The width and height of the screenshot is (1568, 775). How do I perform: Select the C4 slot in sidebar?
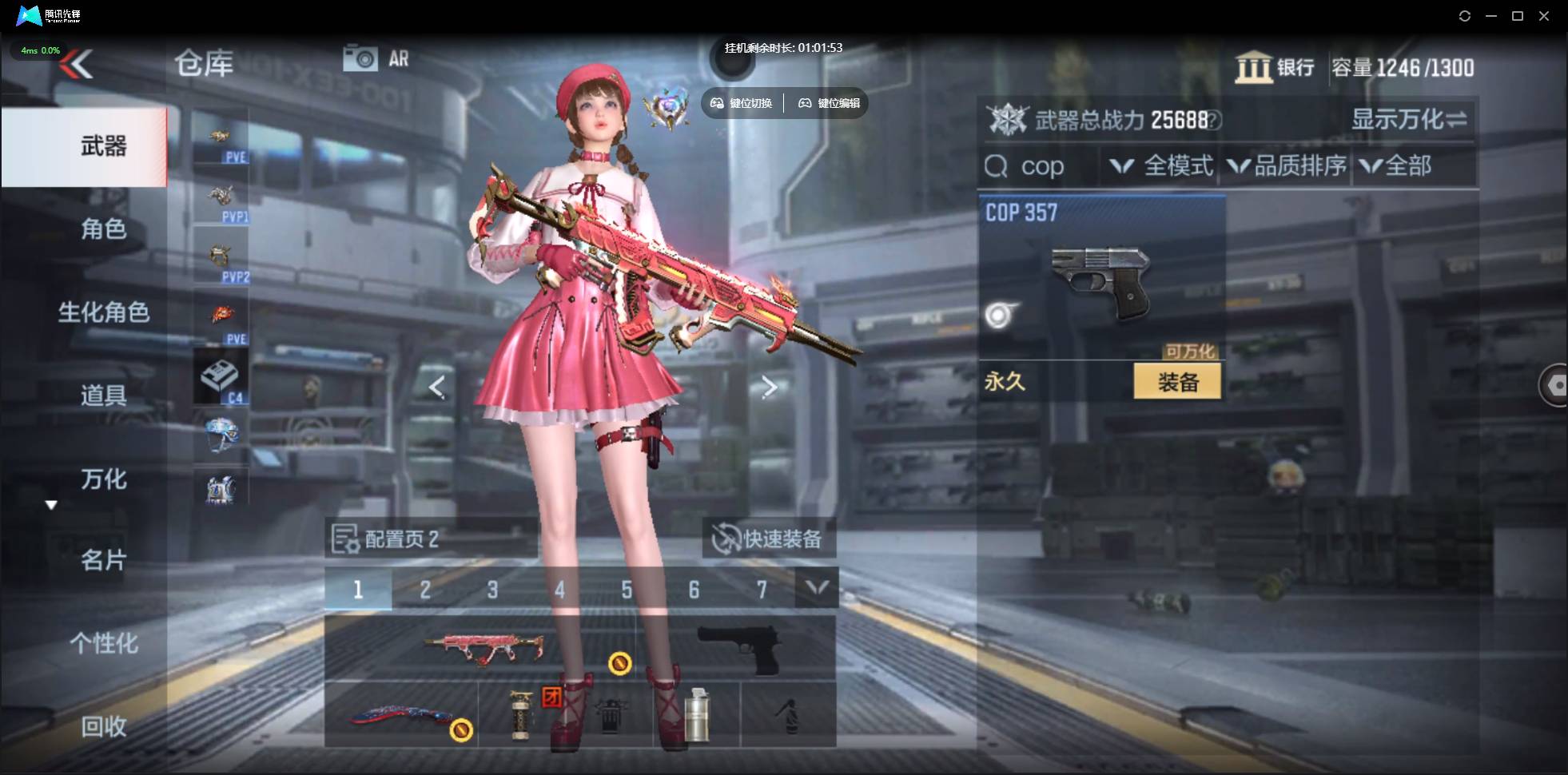pos(221,376)
